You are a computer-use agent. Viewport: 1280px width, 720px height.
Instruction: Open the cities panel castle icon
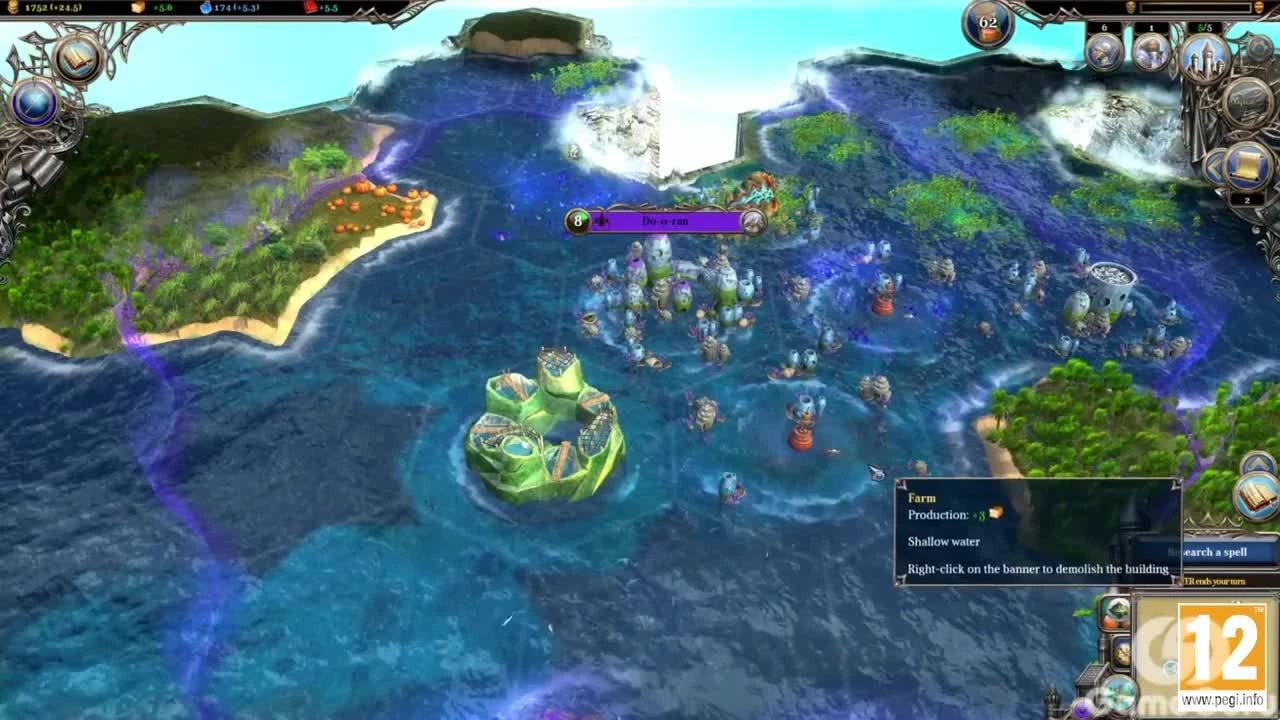1207,58
